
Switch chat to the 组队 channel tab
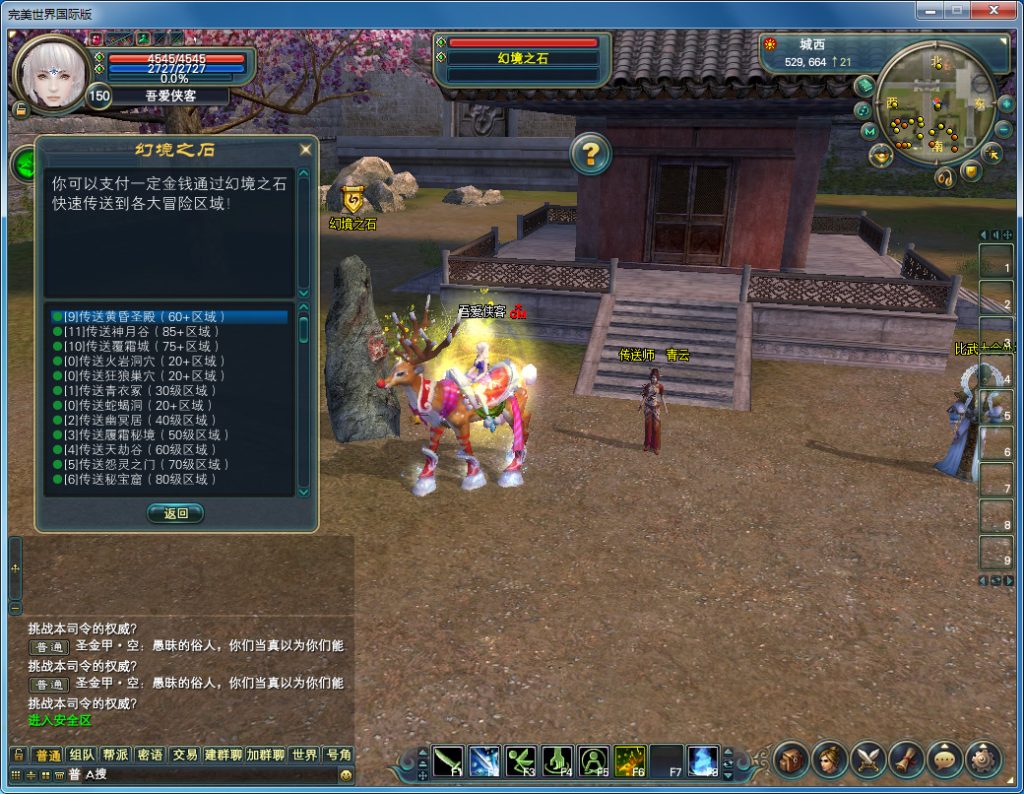[x=82, y=755]
